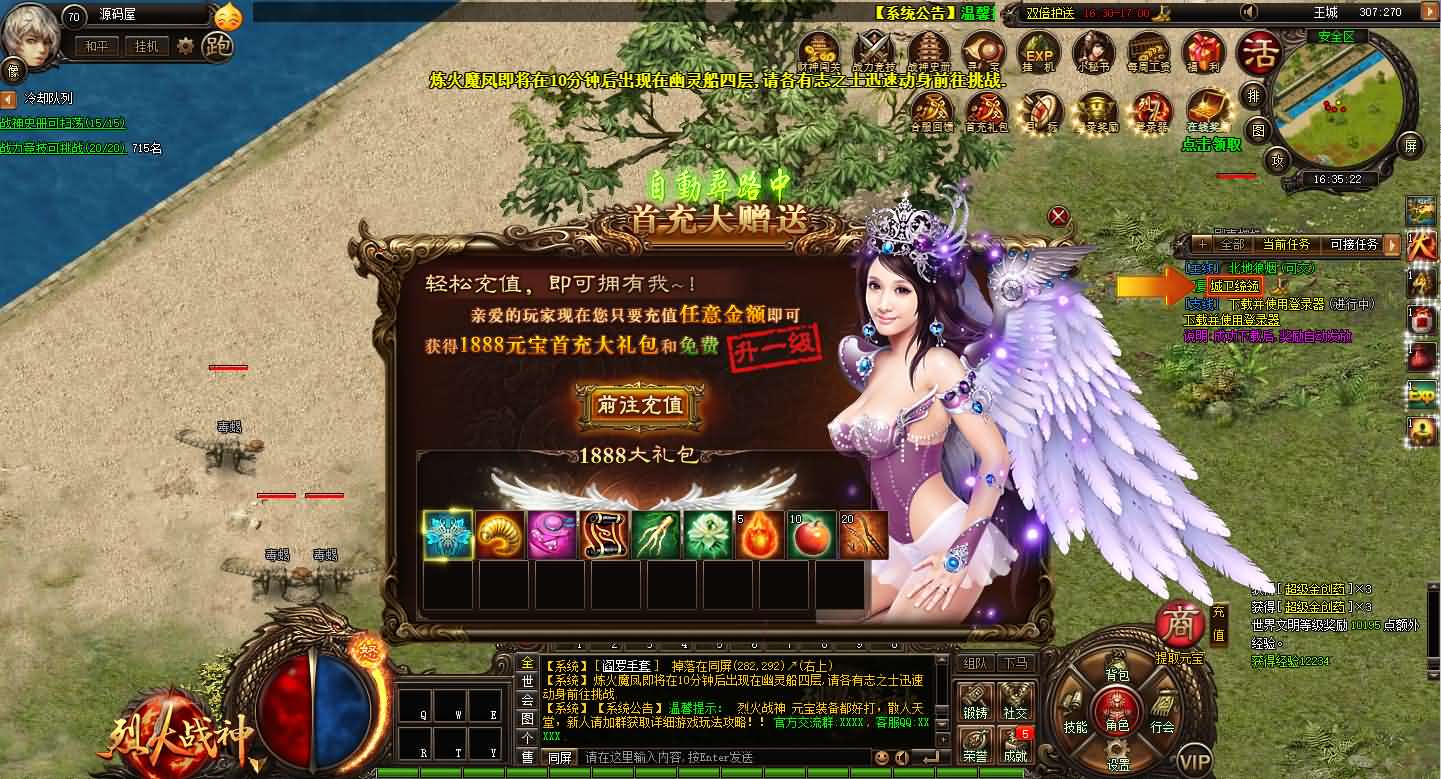The image size is (1441, 779).
Task: Open the 锻铸 forging icon
Action: click(x=975, y=701)
